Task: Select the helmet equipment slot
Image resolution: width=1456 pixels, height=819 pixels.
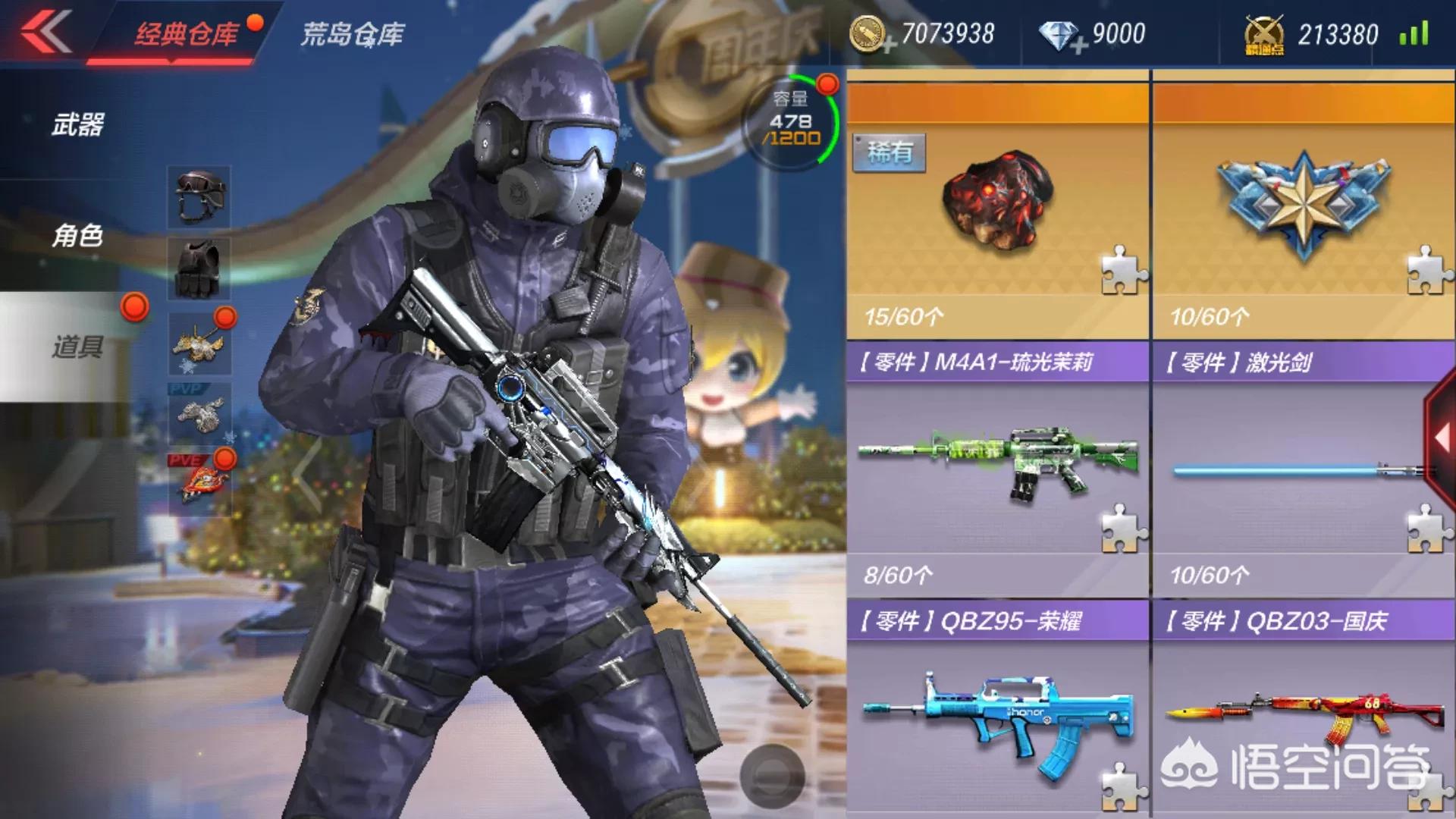Action: [x=198, y=193]
